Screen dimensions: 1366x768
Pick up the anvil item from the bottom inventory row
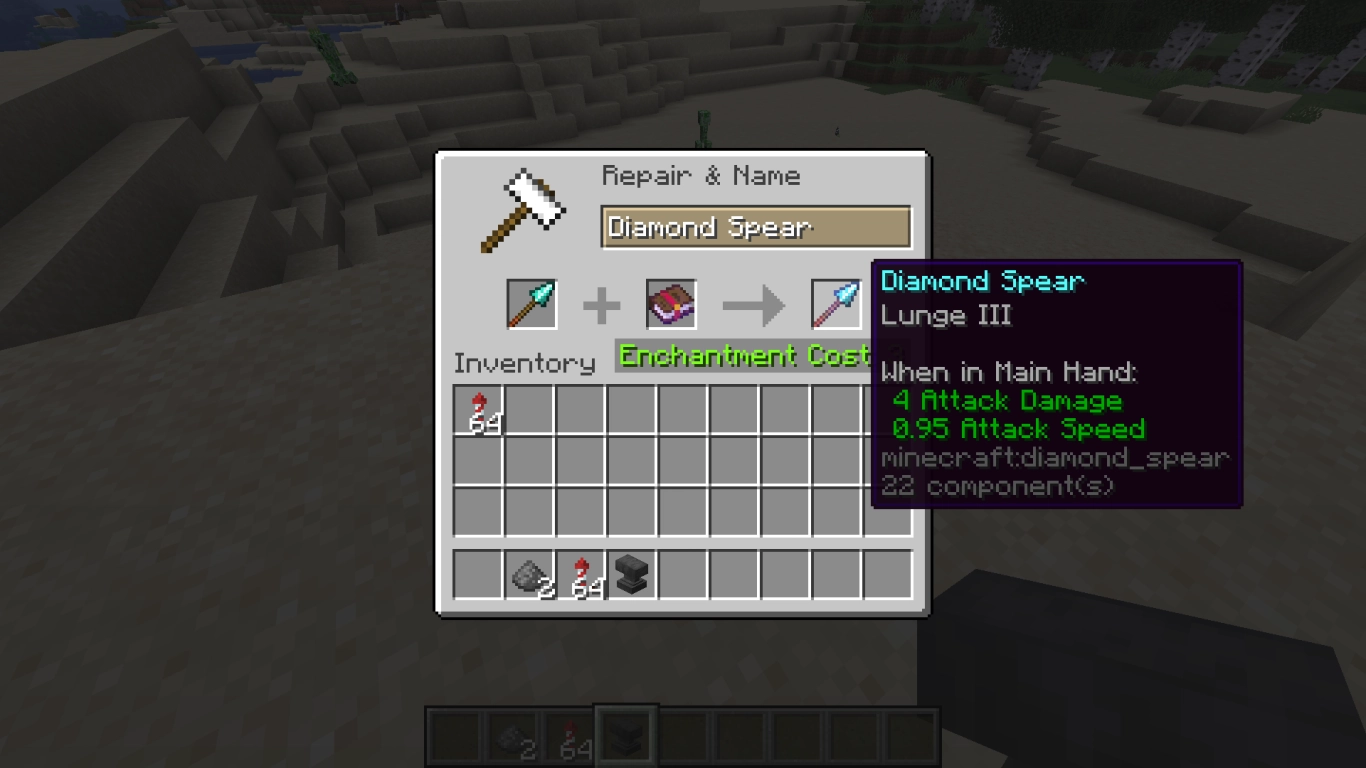pos(630,575)
